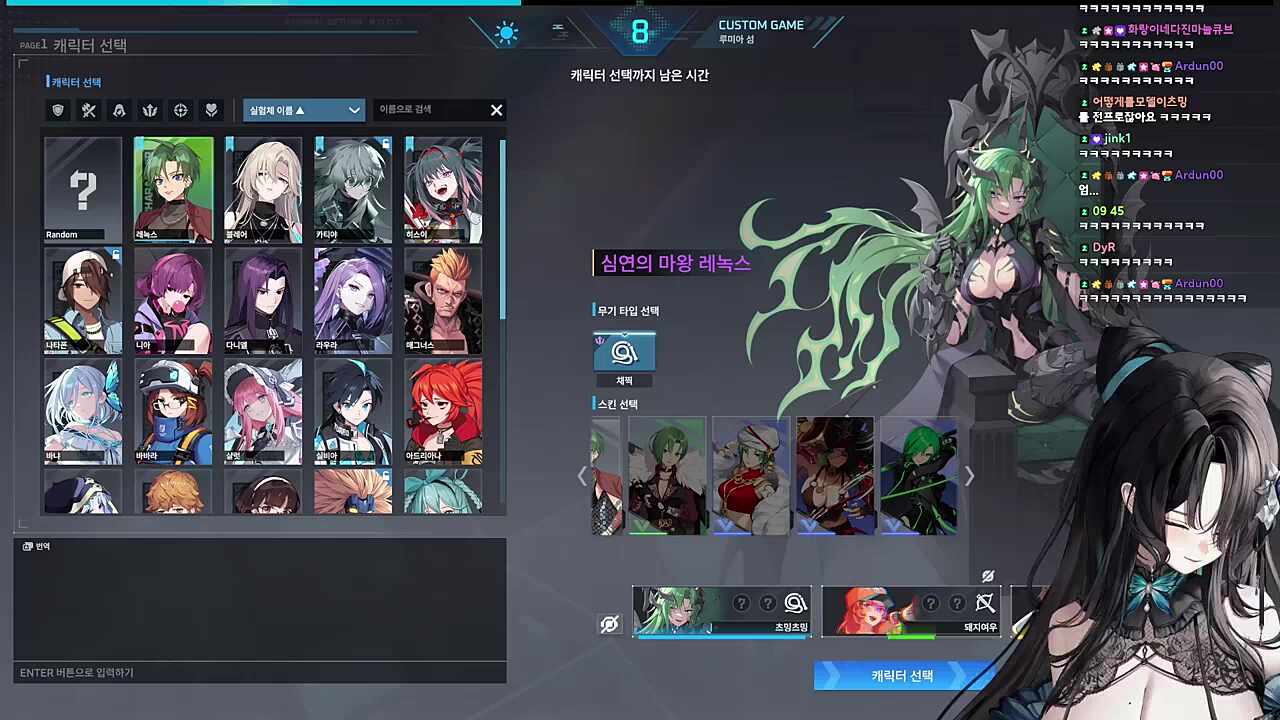Click a question-mark trait slot on 초밍초밍's card

click(x=740, y=603)
